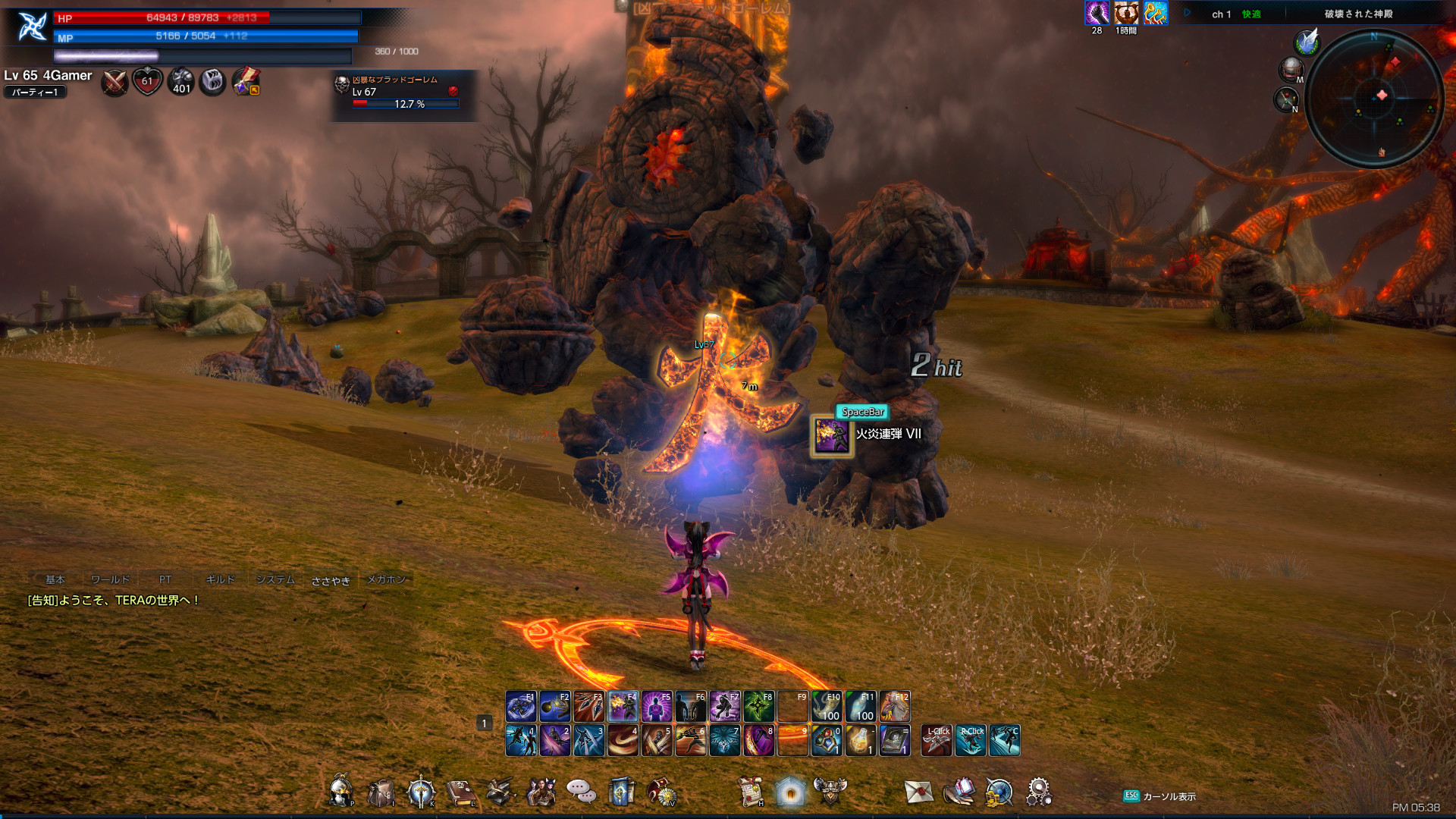Viewport: 1456px width, 819px height.
Task: Open the skills sword icon
Action: click(x=421, y=792)
